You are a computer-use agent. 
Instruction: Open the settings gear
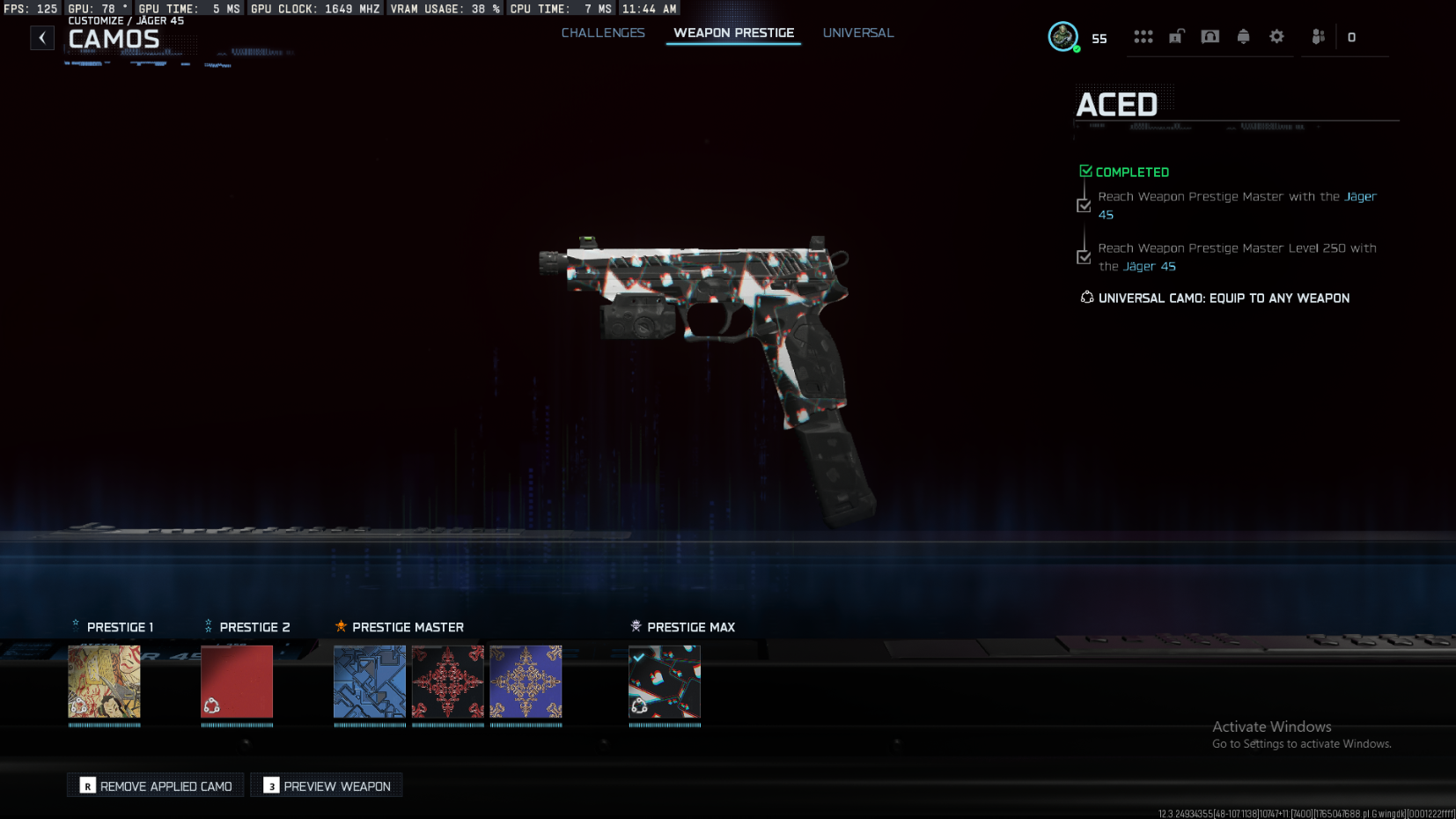tap(1276, 37)
